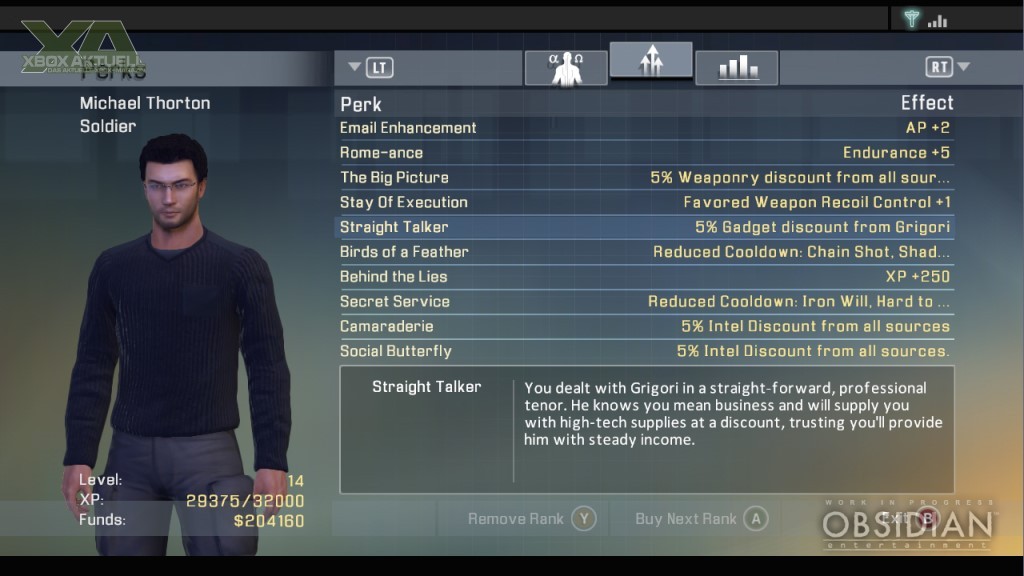Switch to the bar chart statistics tab
This screenshot has width=1024, height=576.
[x=736, y=67]
